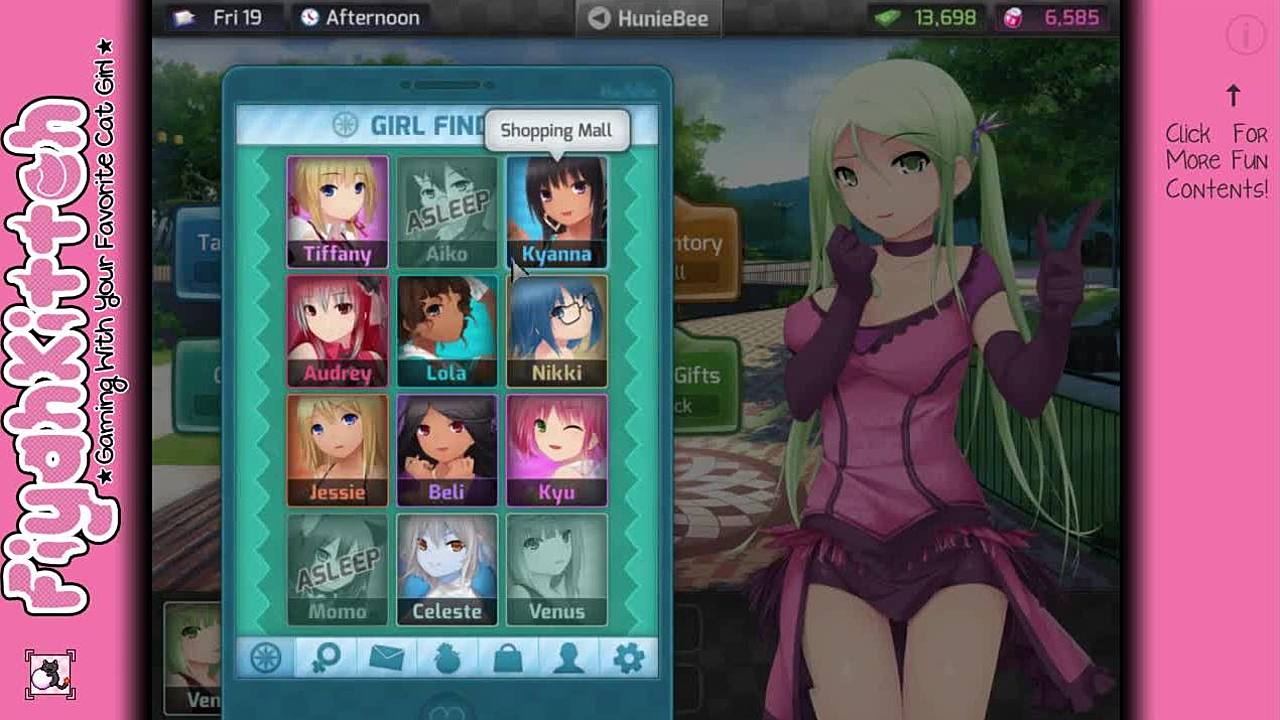Click the info circle icon on the overlay
Screen dimensions: 1280x720
pos(1246,36)
